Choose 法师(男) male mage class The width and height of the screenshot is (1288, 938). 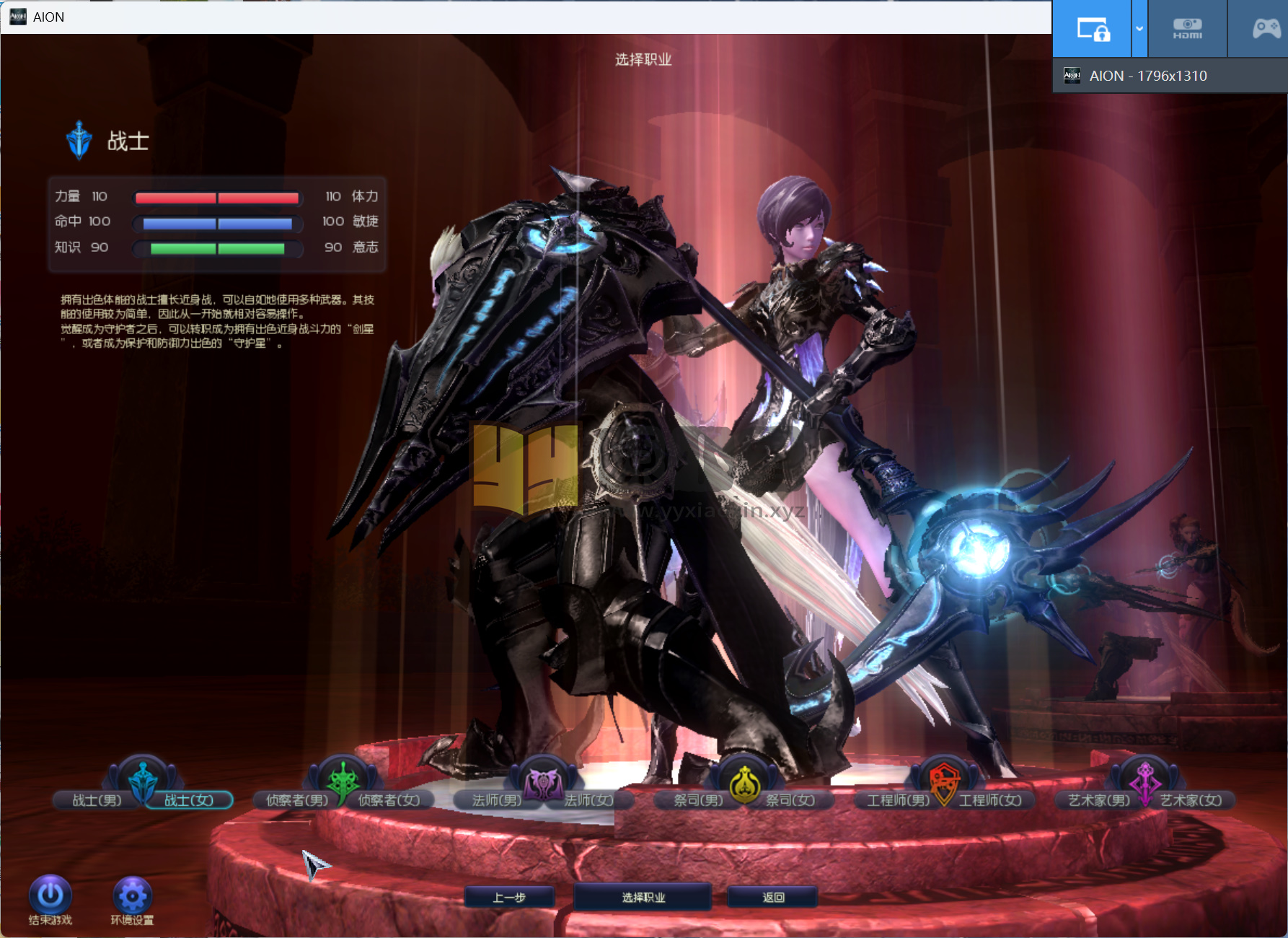496,800
